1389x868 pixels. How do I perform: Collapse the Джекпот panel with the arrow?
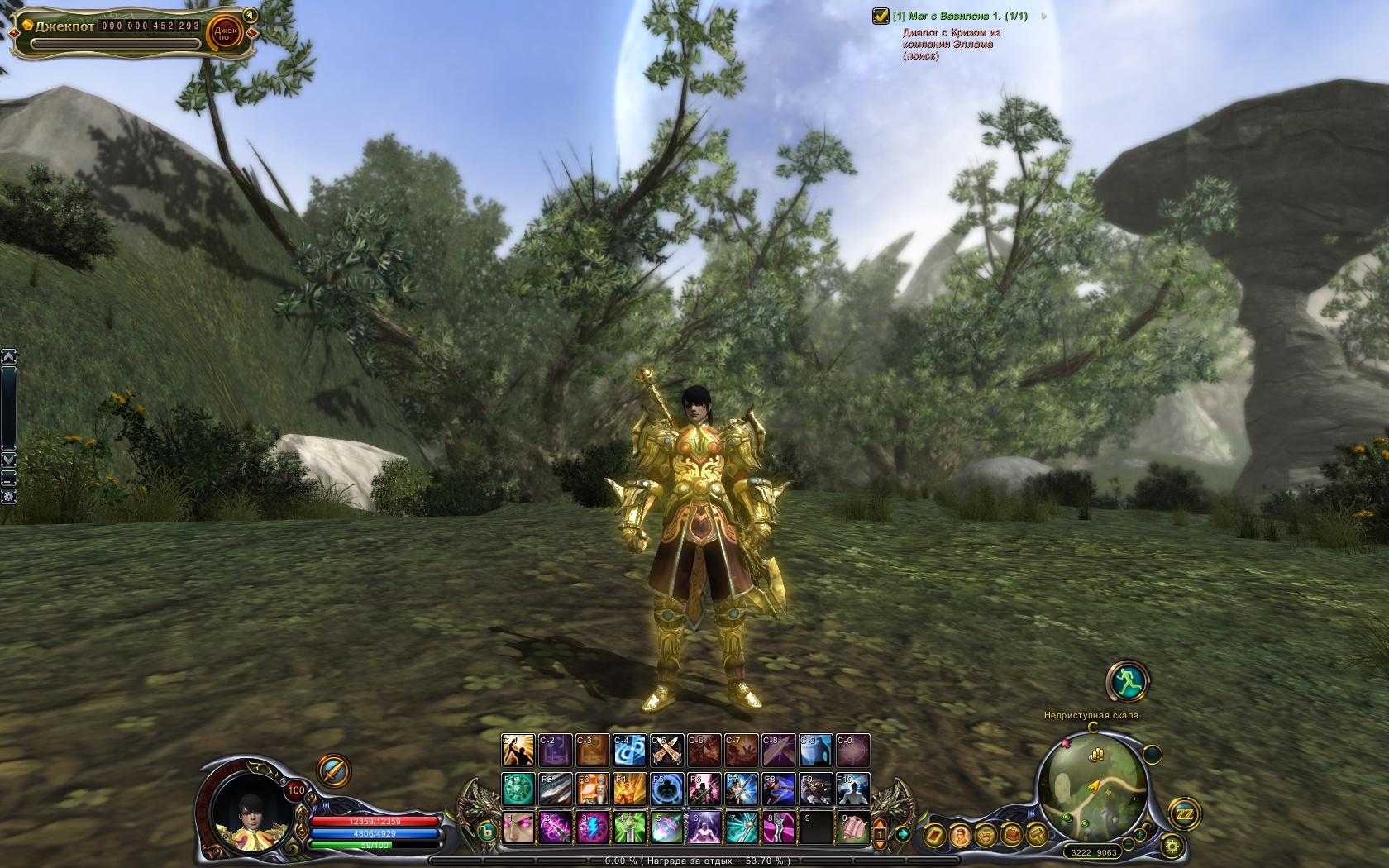(249, 15)
